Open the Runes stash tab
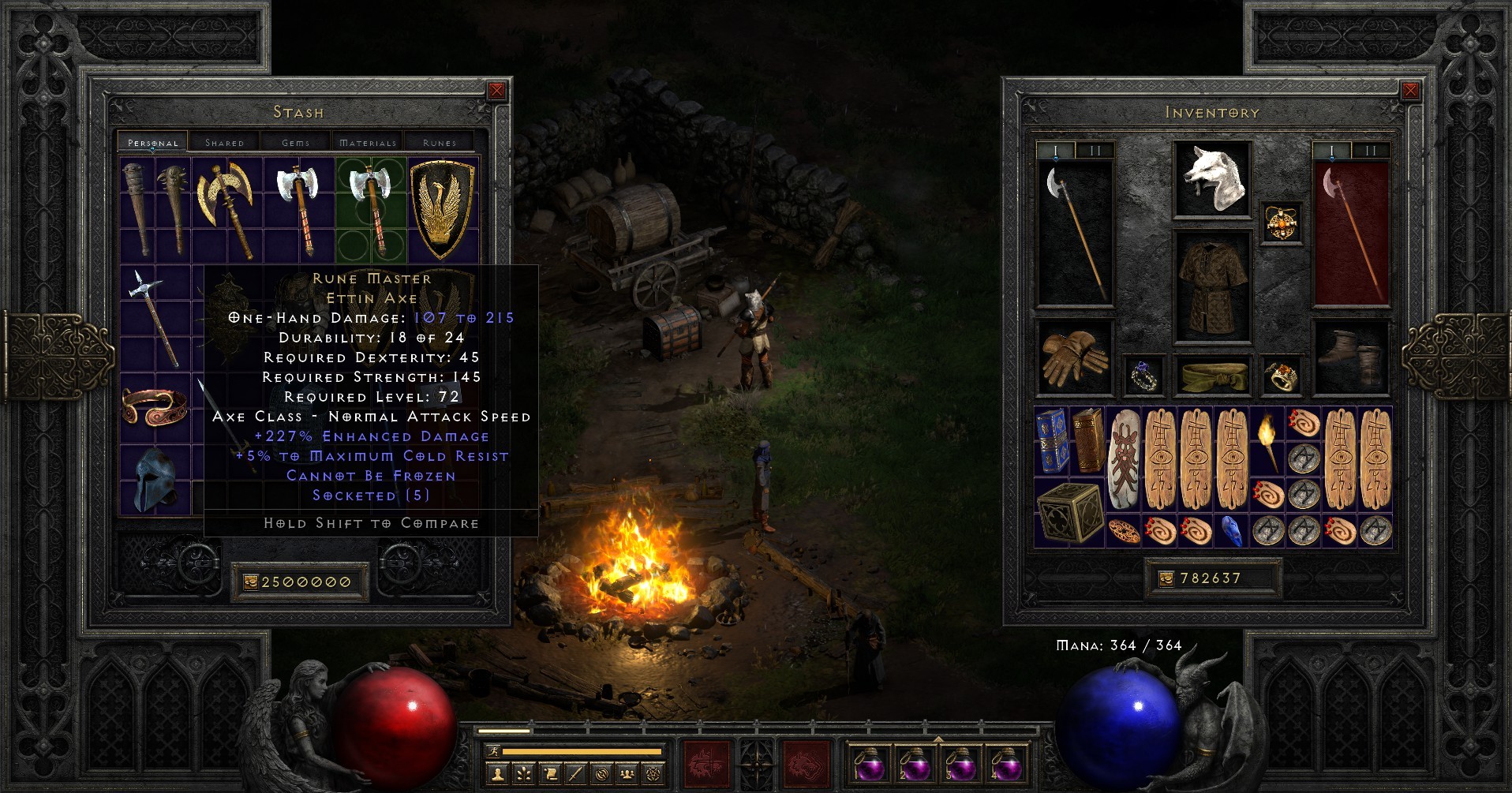Image resolution: width=1512 pixels, height=793 pixels. (x=439, y=142)
